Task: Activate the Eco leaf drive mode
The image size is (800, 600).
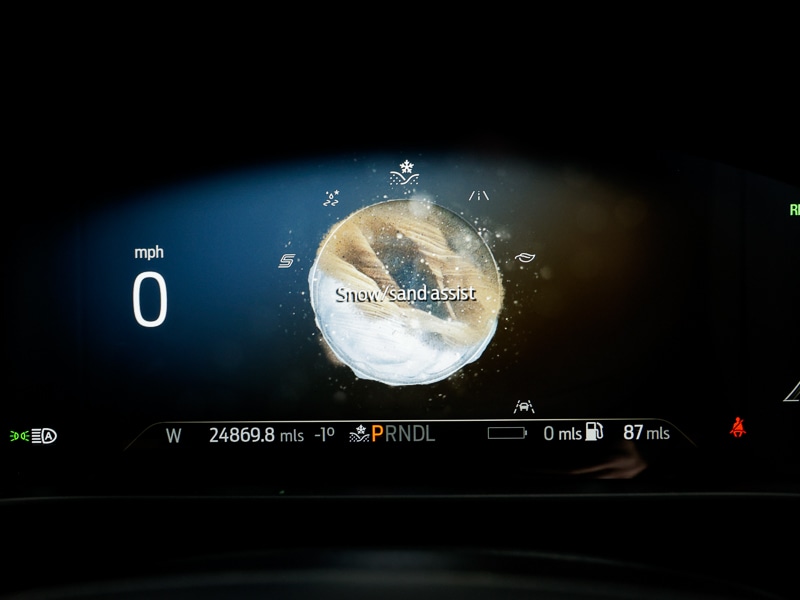Action: (524, 258)
